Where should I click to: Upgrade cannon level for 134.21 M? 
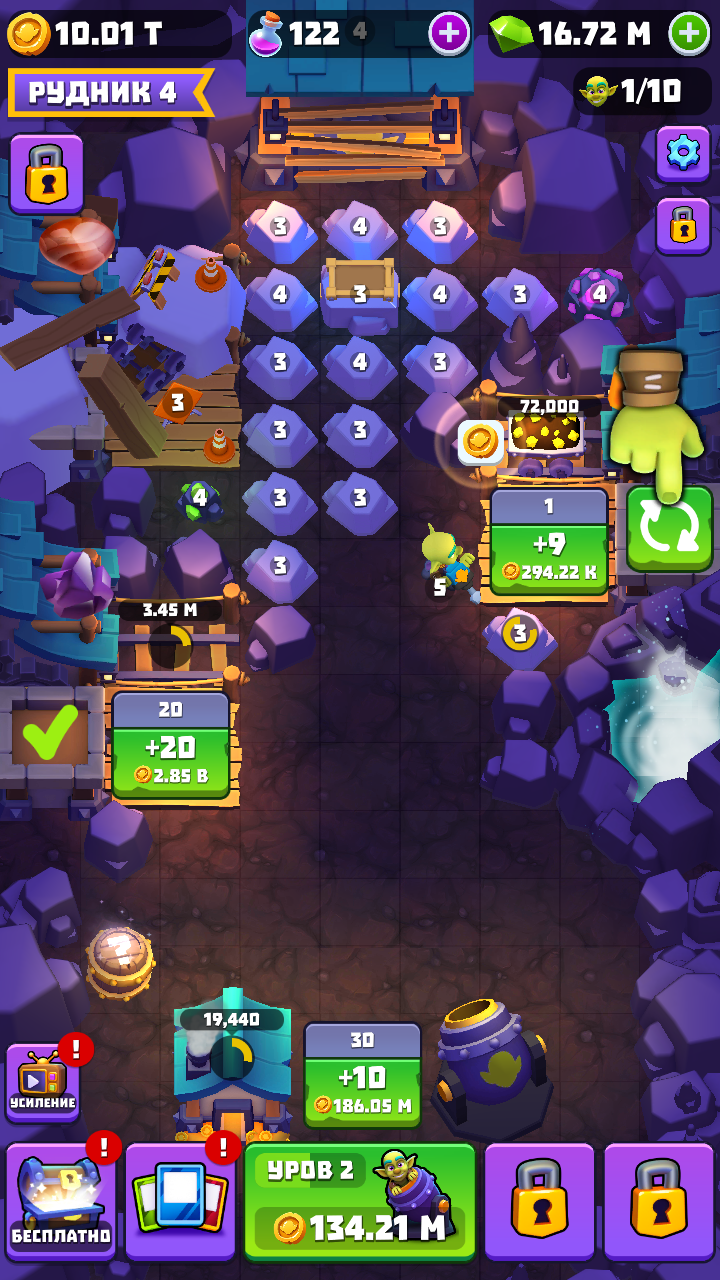(360, 1202)
